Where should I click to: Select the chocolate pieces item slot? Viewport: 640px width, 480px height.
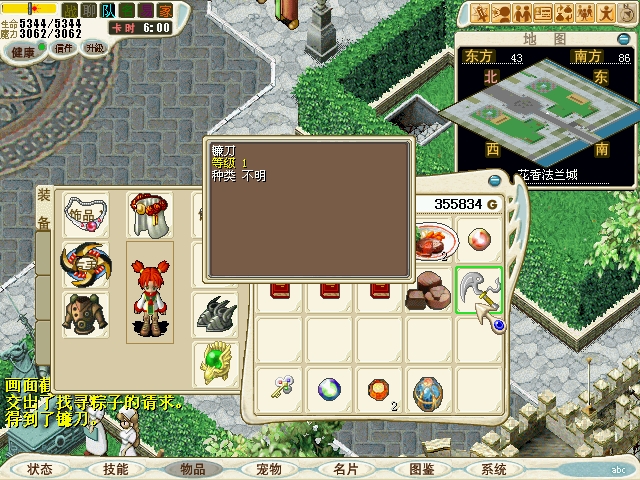click(430, 289)
